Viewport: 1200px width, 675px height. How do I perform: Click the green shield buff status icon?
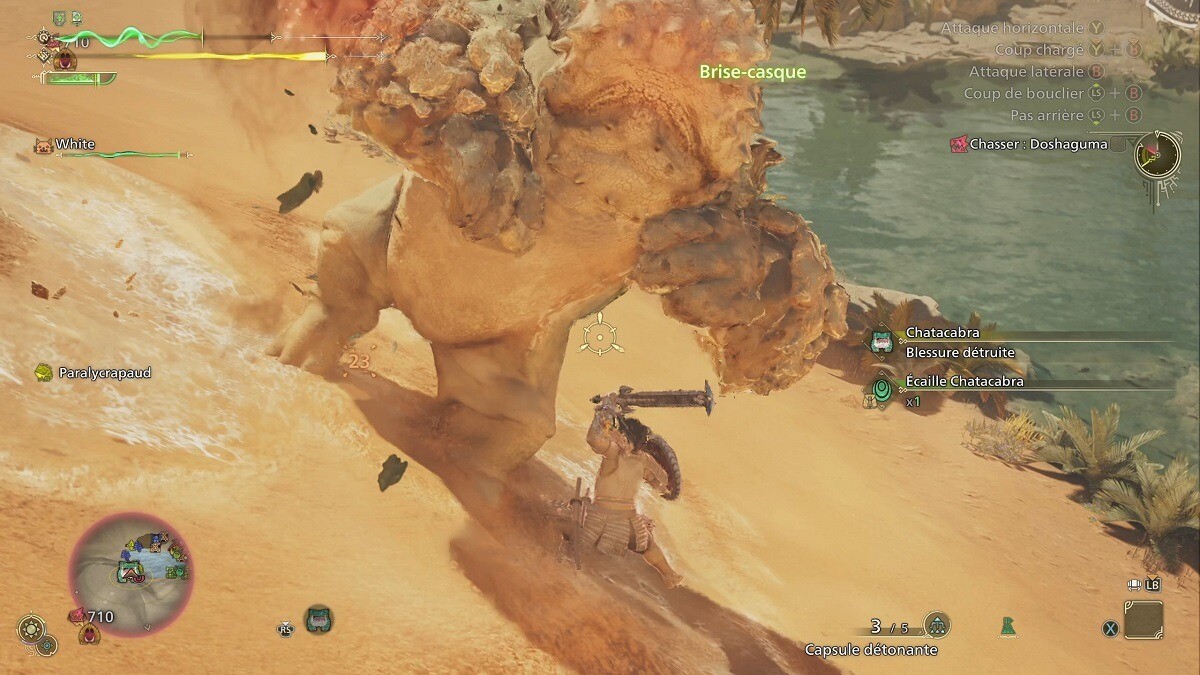59,17
